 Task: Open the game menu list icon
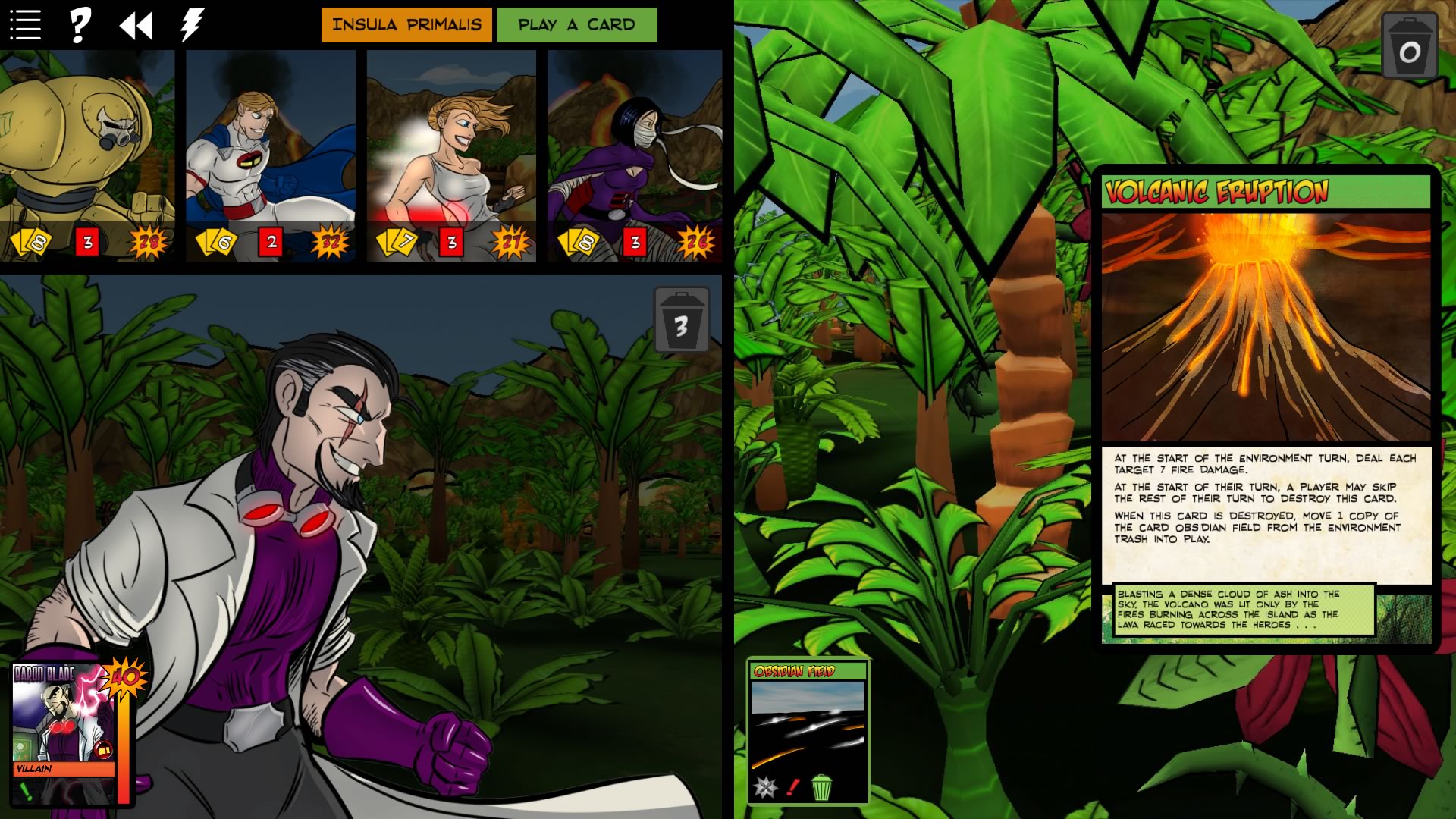tap(25, 23)
